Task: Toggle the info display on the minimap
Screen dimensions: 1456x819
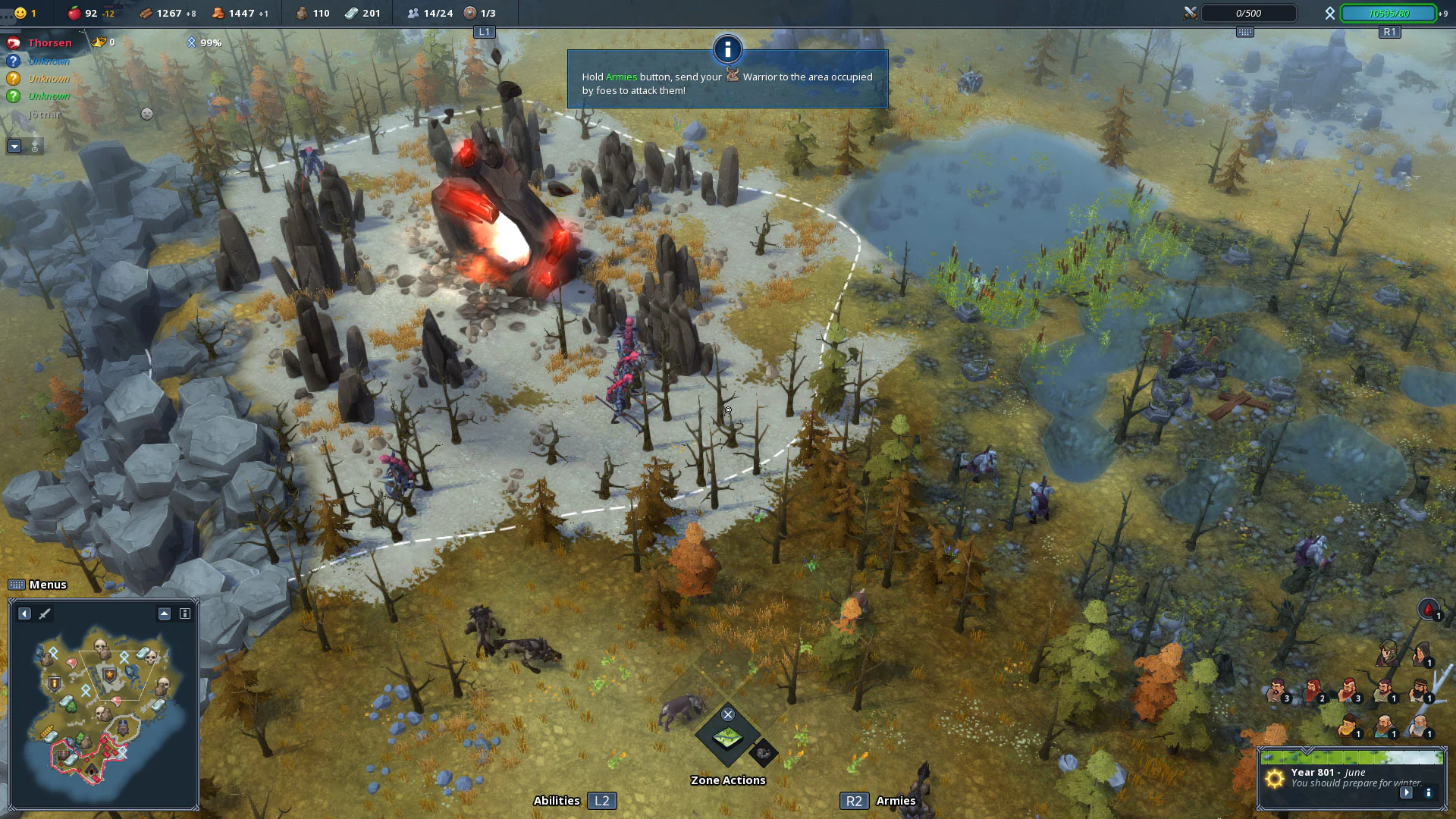Action: 184,613
